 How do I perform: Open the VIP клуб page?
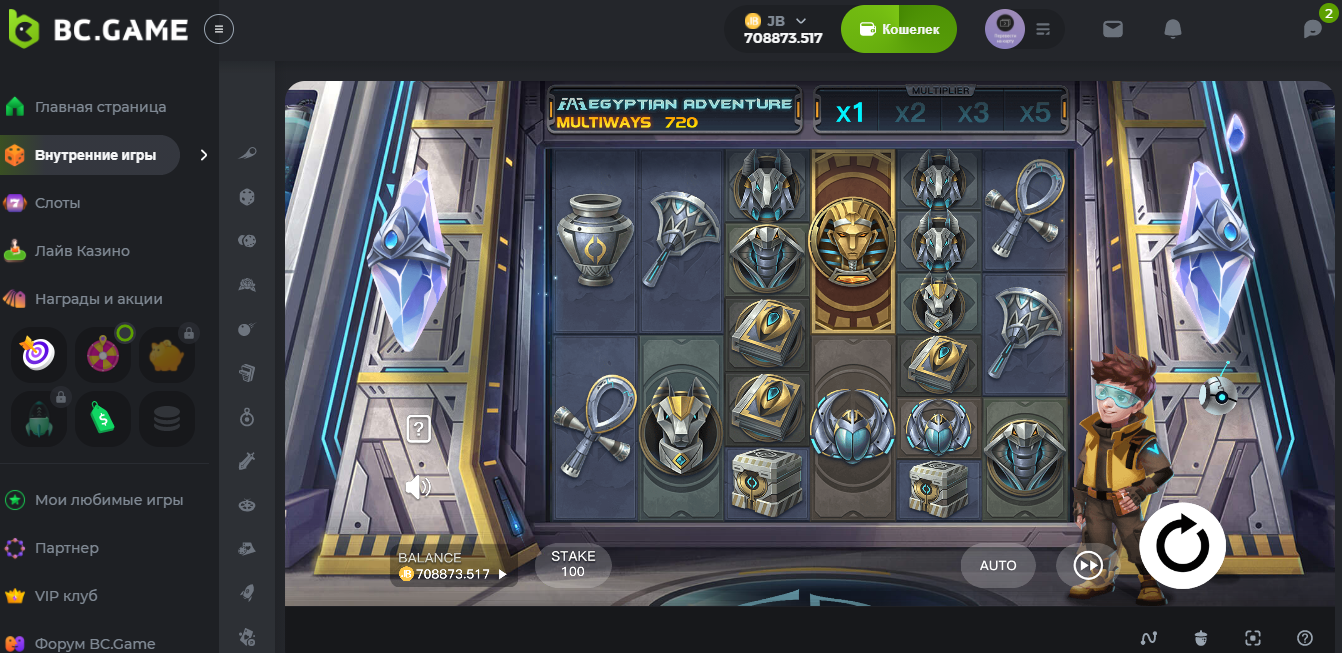[66, 596]
